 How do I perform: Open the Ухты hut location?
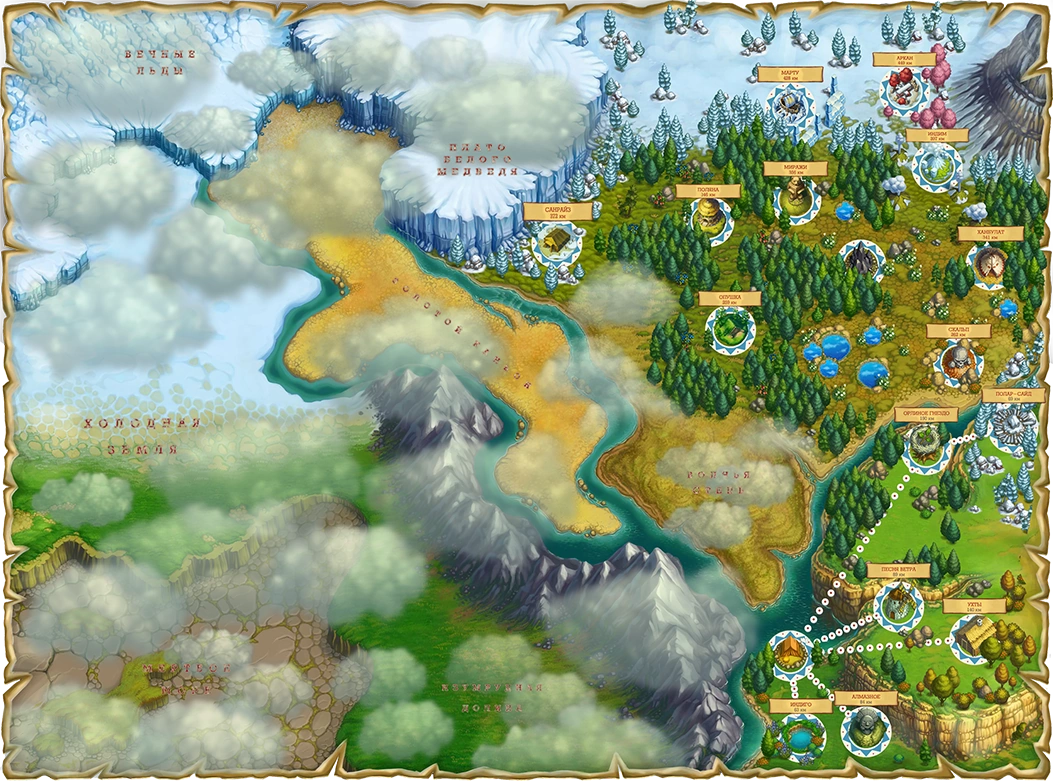tap(975, 637)
